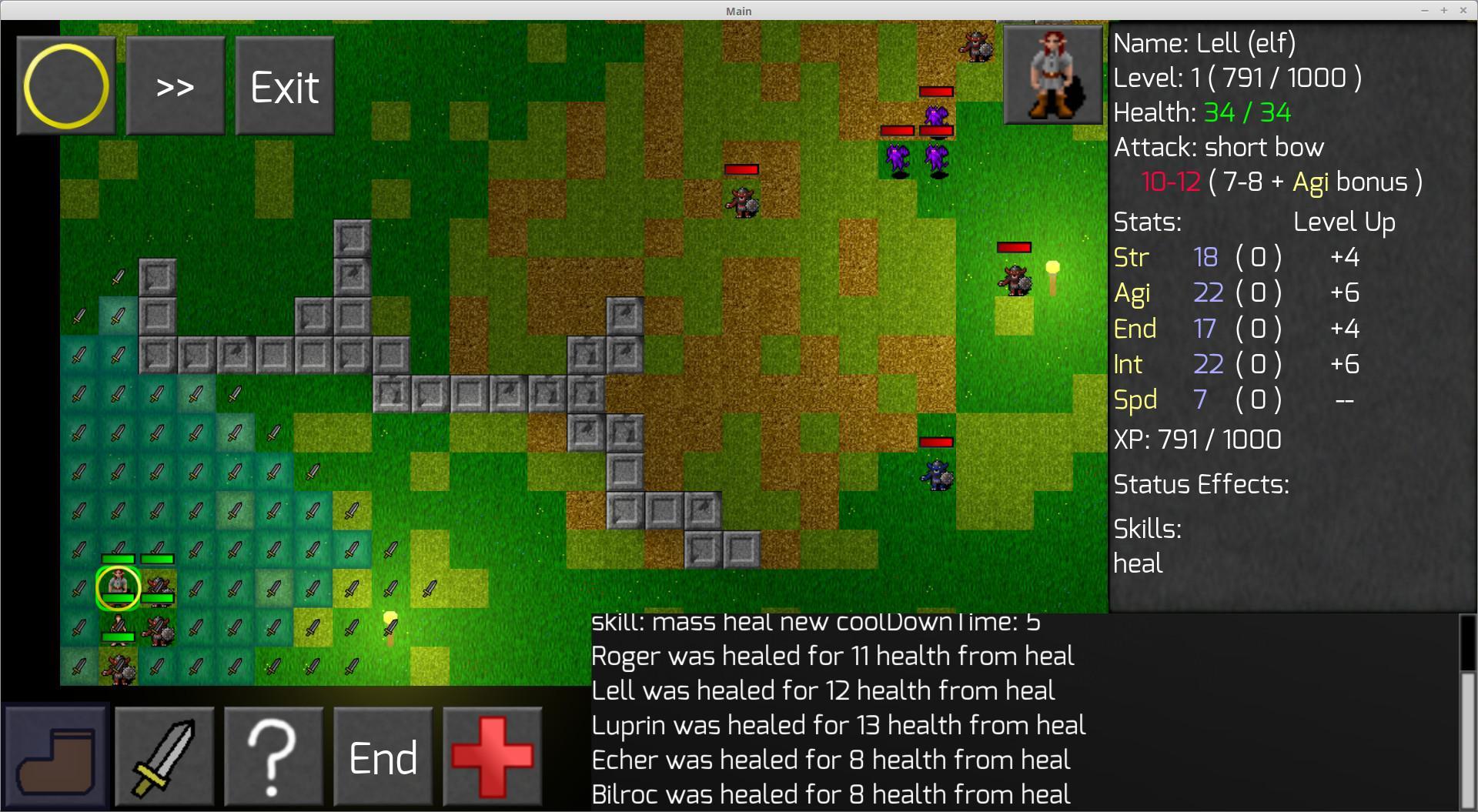This screenshot has width=1478, height=812.
Task: Click the goblin's red health bar
Action: click(x=741, y=169)
